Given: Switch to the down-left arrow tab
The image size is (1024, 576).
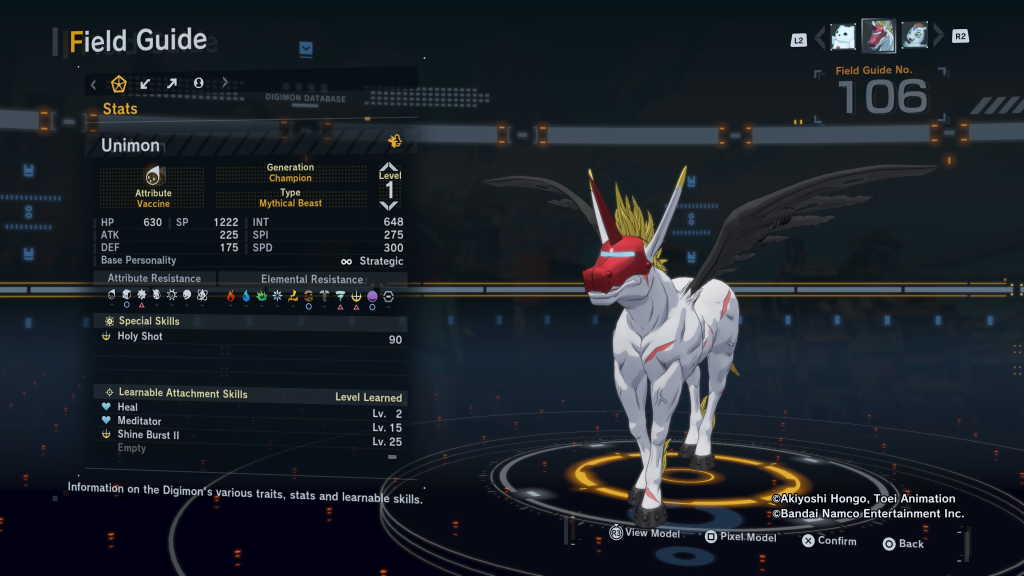Looking at the screenshot, I should [x=145, y=83].
